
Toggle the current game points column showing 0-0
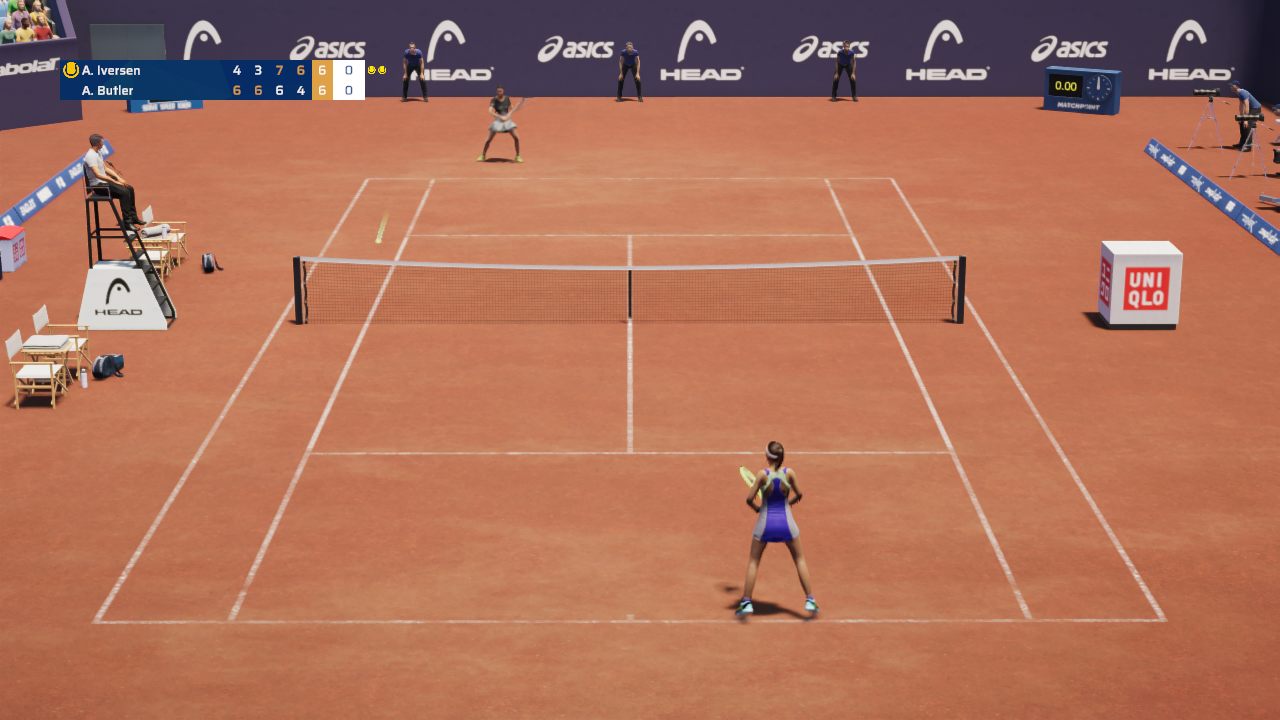[x=349, y=80]
